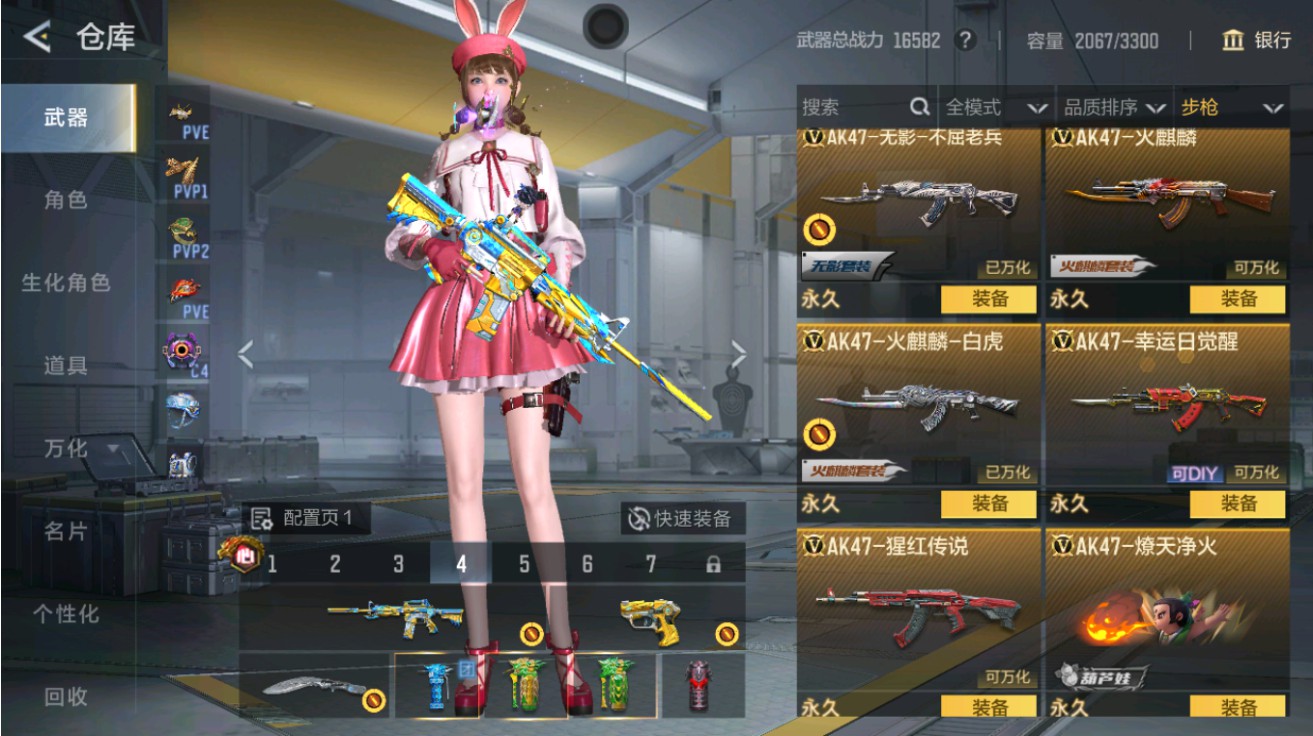Select the PVE melee weapon icon on left
Image resolution: width=1313 pixels, height=736 pixels.
(x=181, y=111)
